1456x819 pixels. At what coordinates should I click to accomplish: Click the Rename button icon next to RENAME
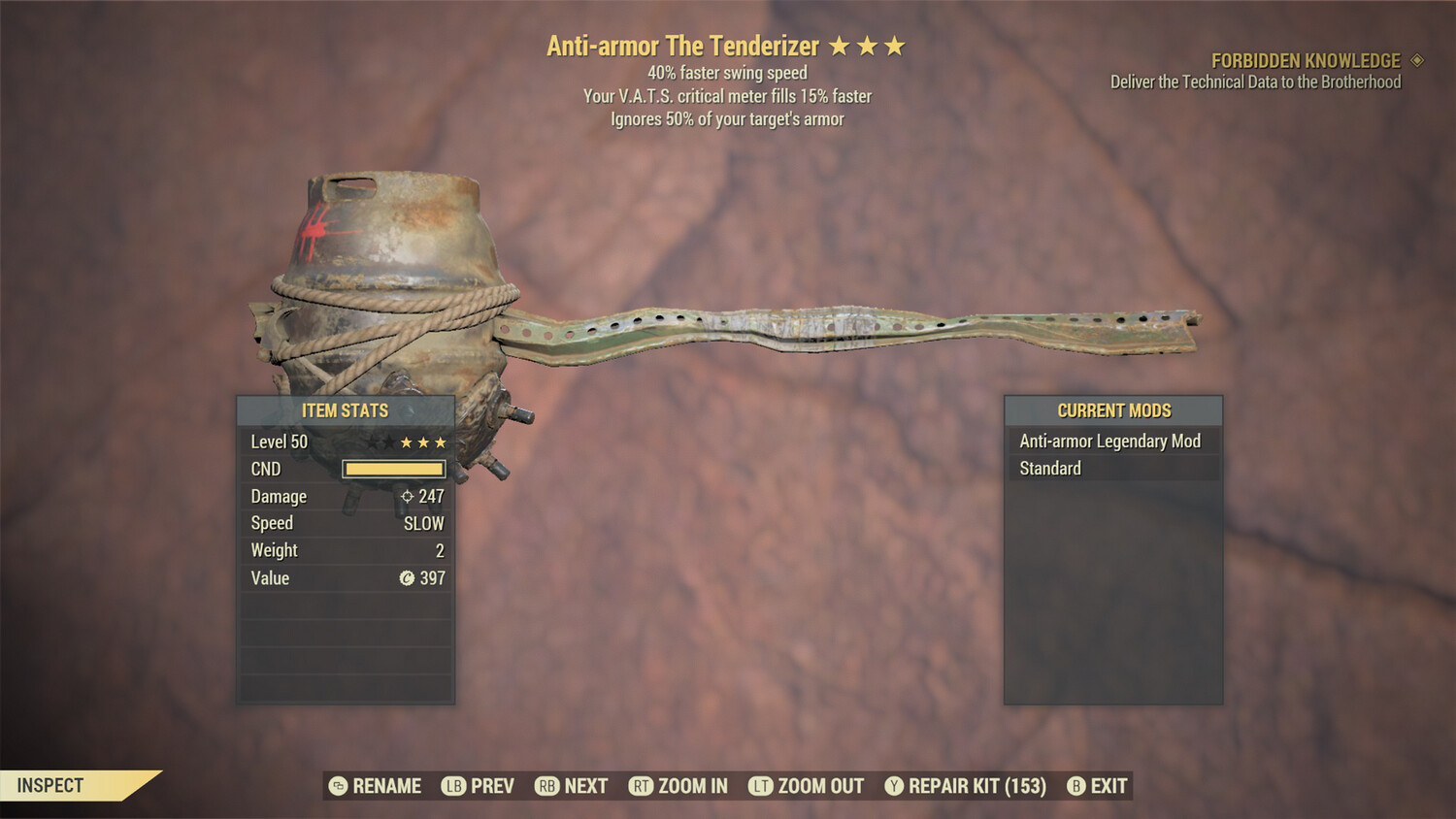(x=336, y=786)
